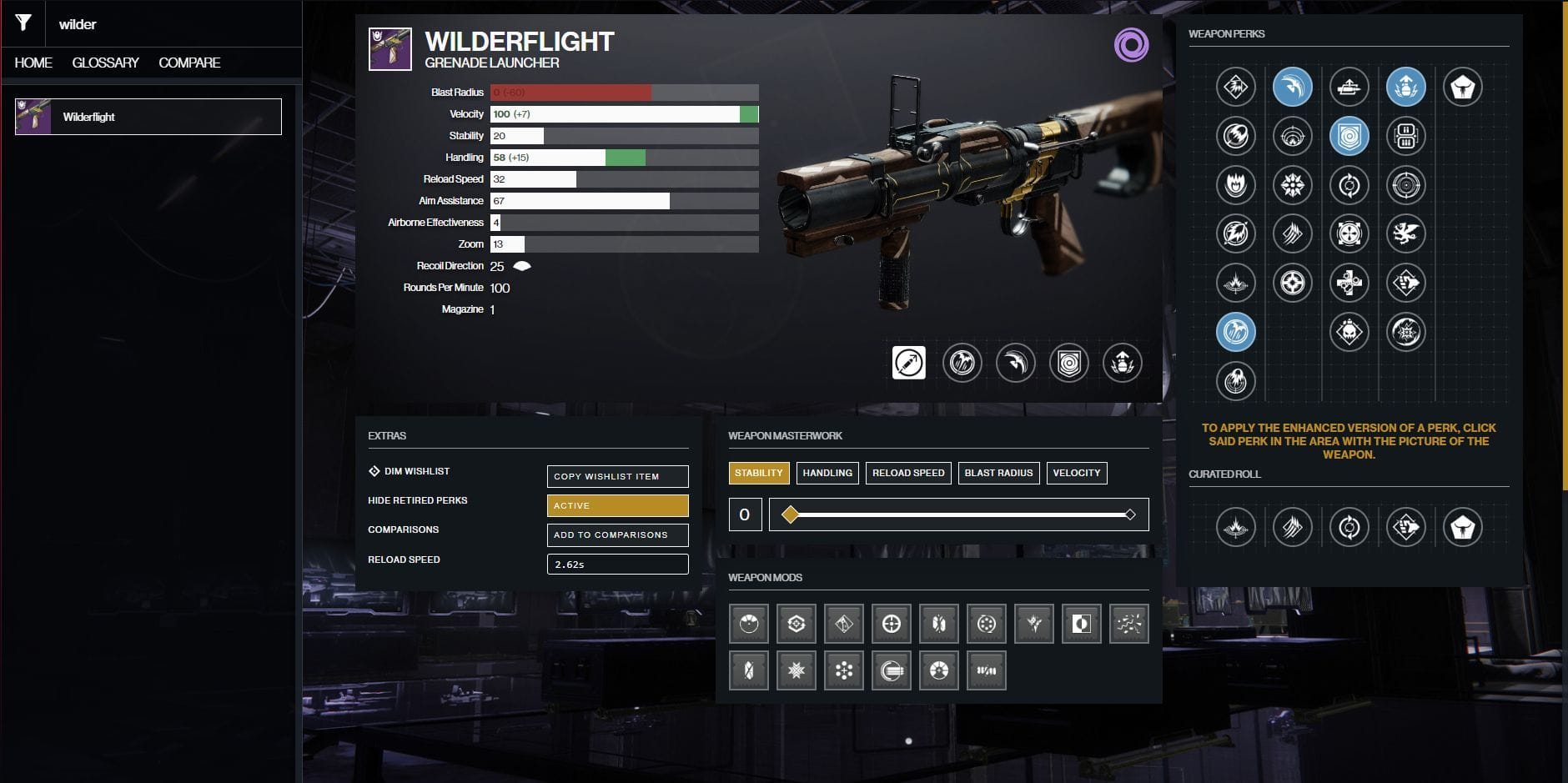Switch masterwork stat to Handling

828,473
